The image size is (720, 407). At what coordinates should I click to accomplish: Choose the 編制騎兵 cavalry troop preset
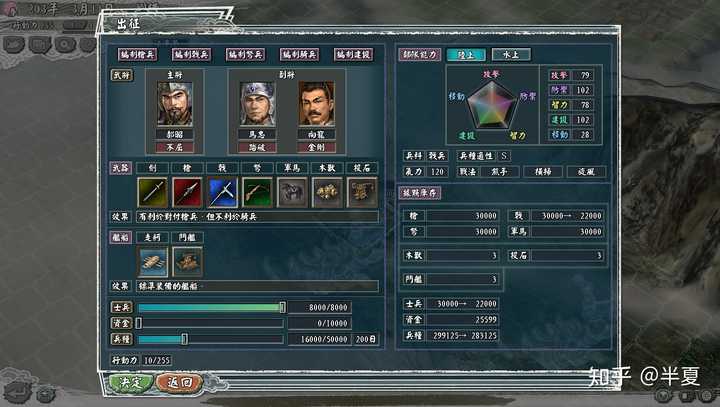point(301,54)
